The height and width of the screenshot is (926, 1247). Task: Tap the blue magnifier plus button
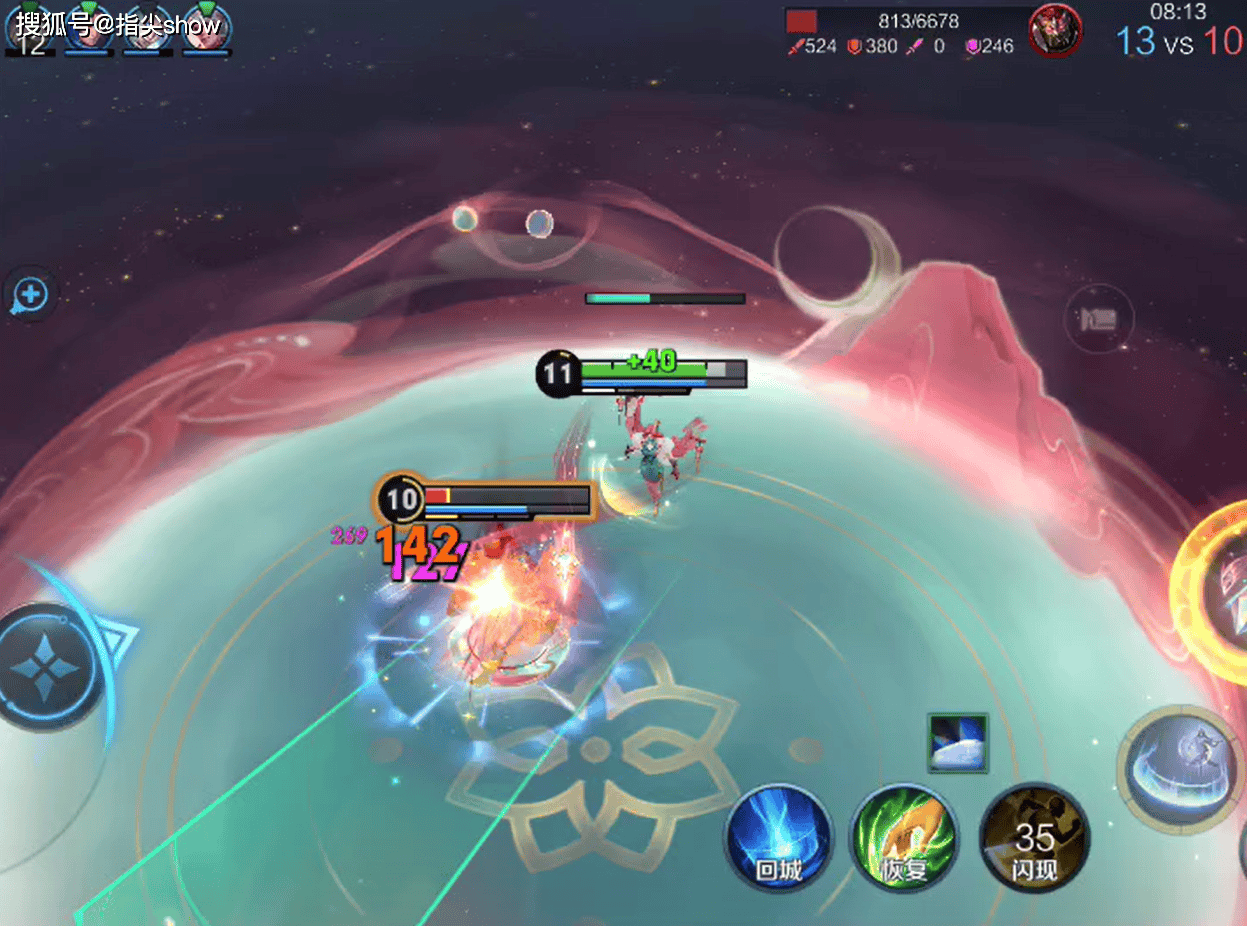point(30,295)
